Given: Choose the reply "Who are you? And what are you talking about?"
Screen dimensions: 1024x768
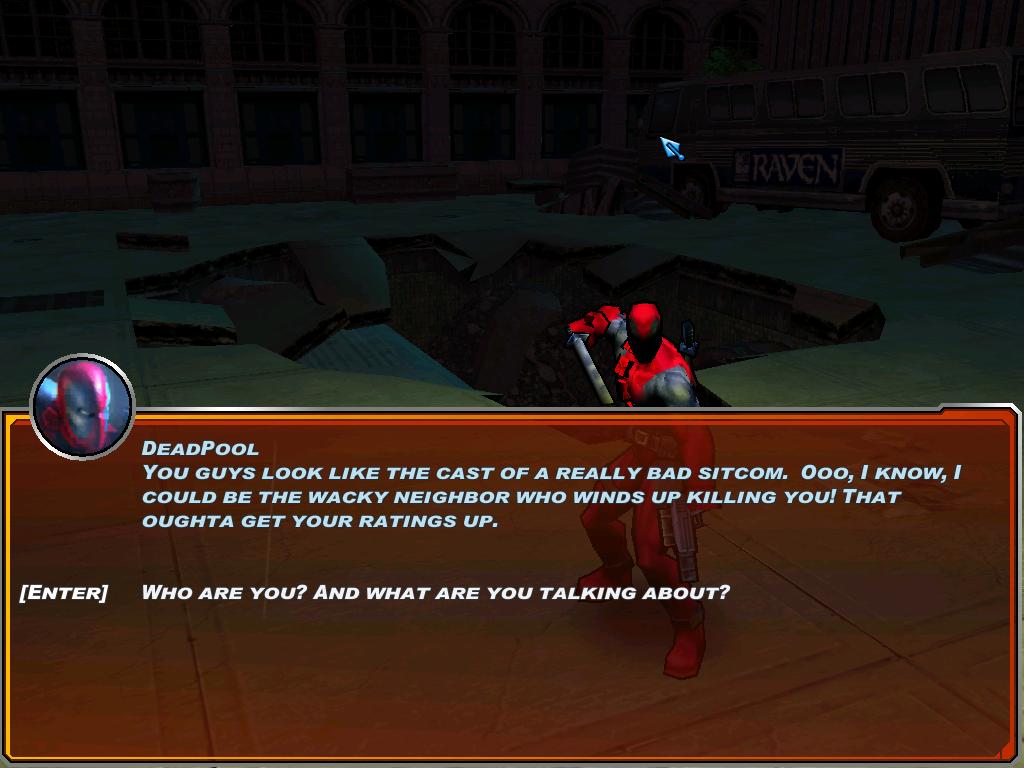Looking at the screenshot, I should coord(435,592).
